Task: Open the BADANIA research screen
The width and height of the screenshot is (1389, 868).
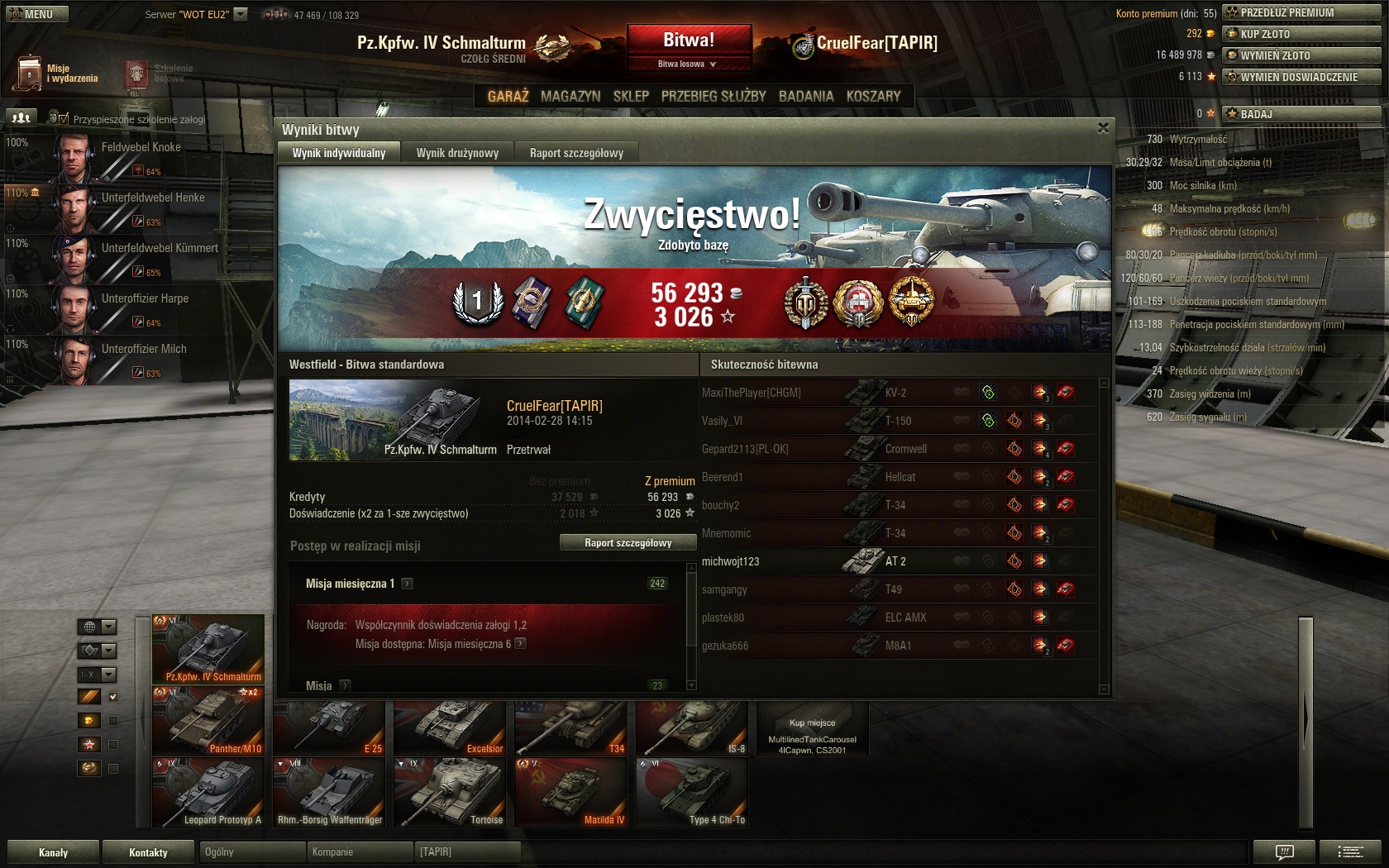Action: [806, 96]
